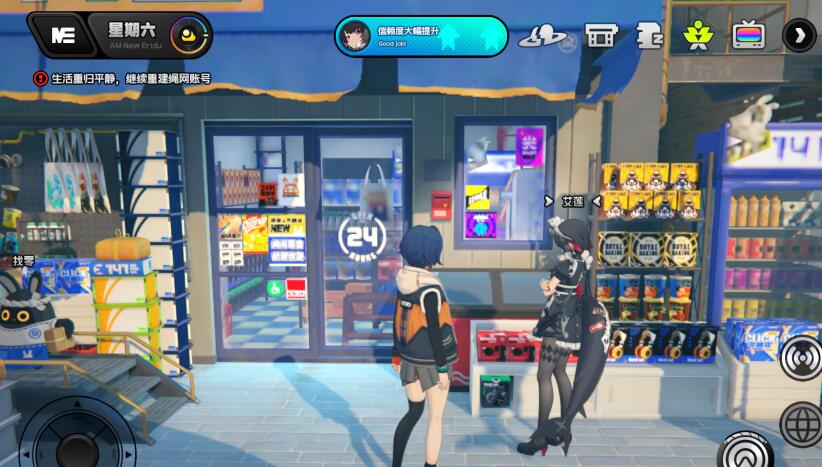Screen dimensions: 822x467
Task: Open the yellow-green figure icon
Action: pos(697,36)
